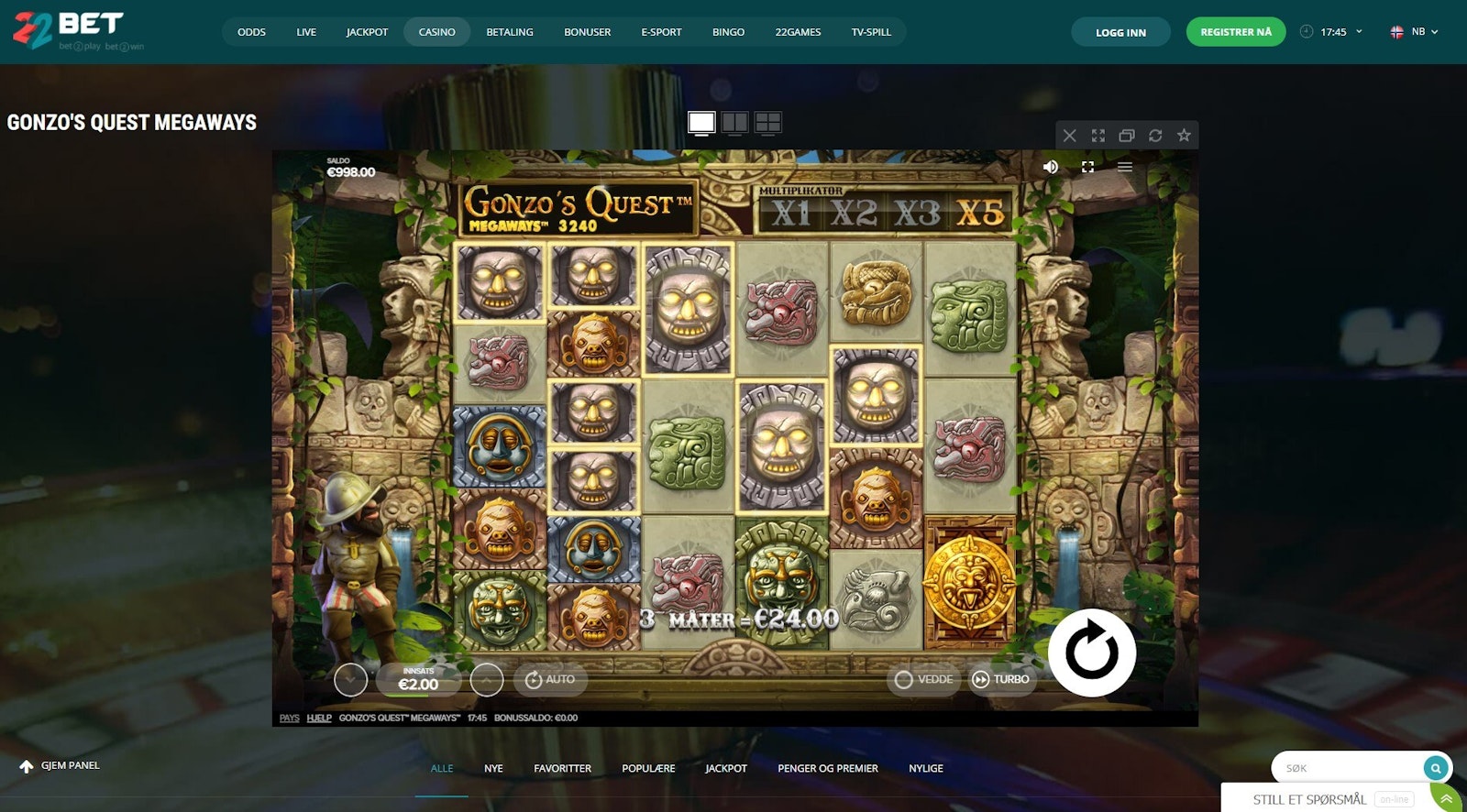Select the Populære game category tab
The height and width of the screenshot is (812, 1467).
[648, 768]
